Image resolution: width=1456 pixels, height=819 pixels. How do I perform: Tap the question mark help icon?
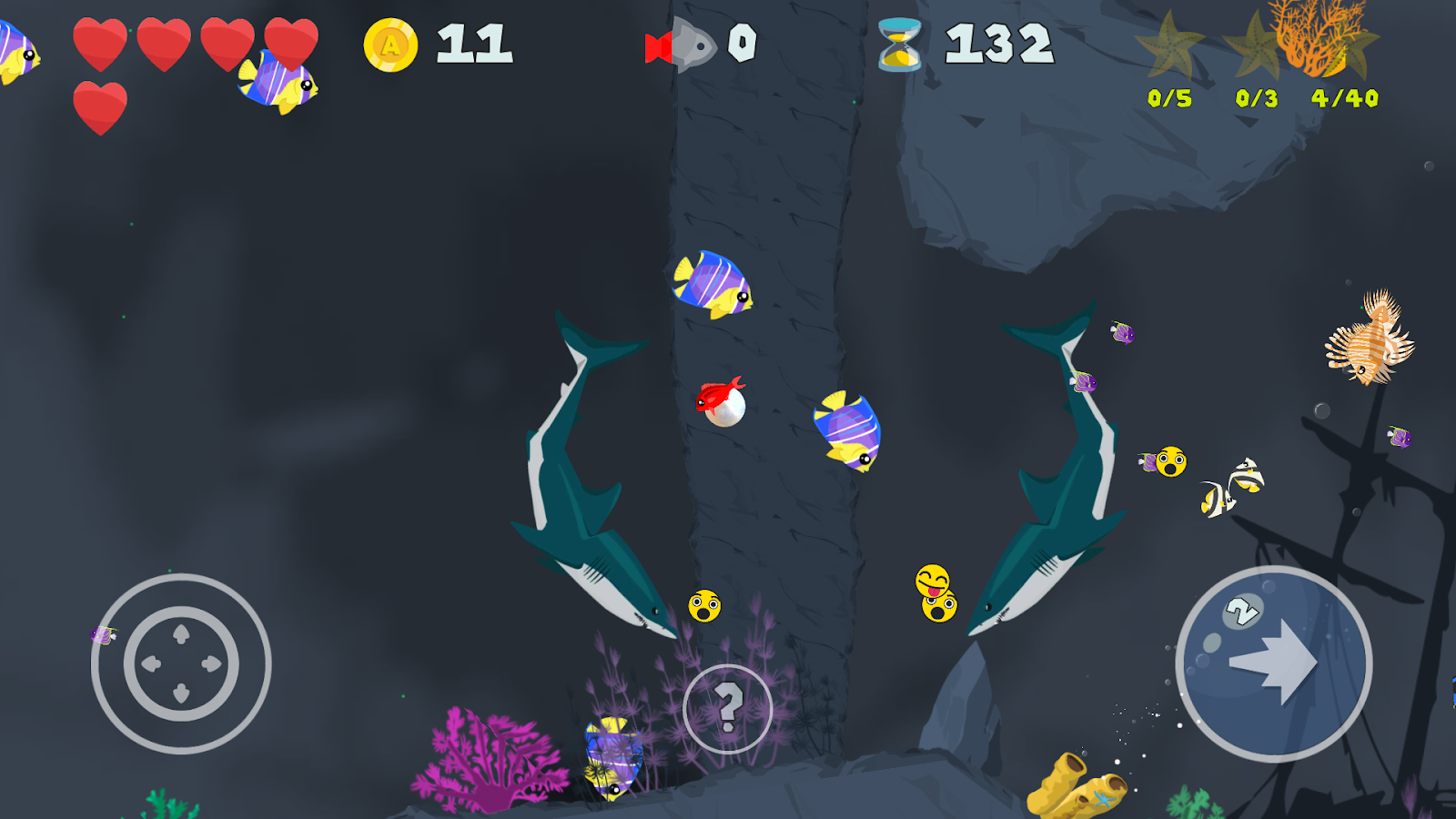point(728,705)
